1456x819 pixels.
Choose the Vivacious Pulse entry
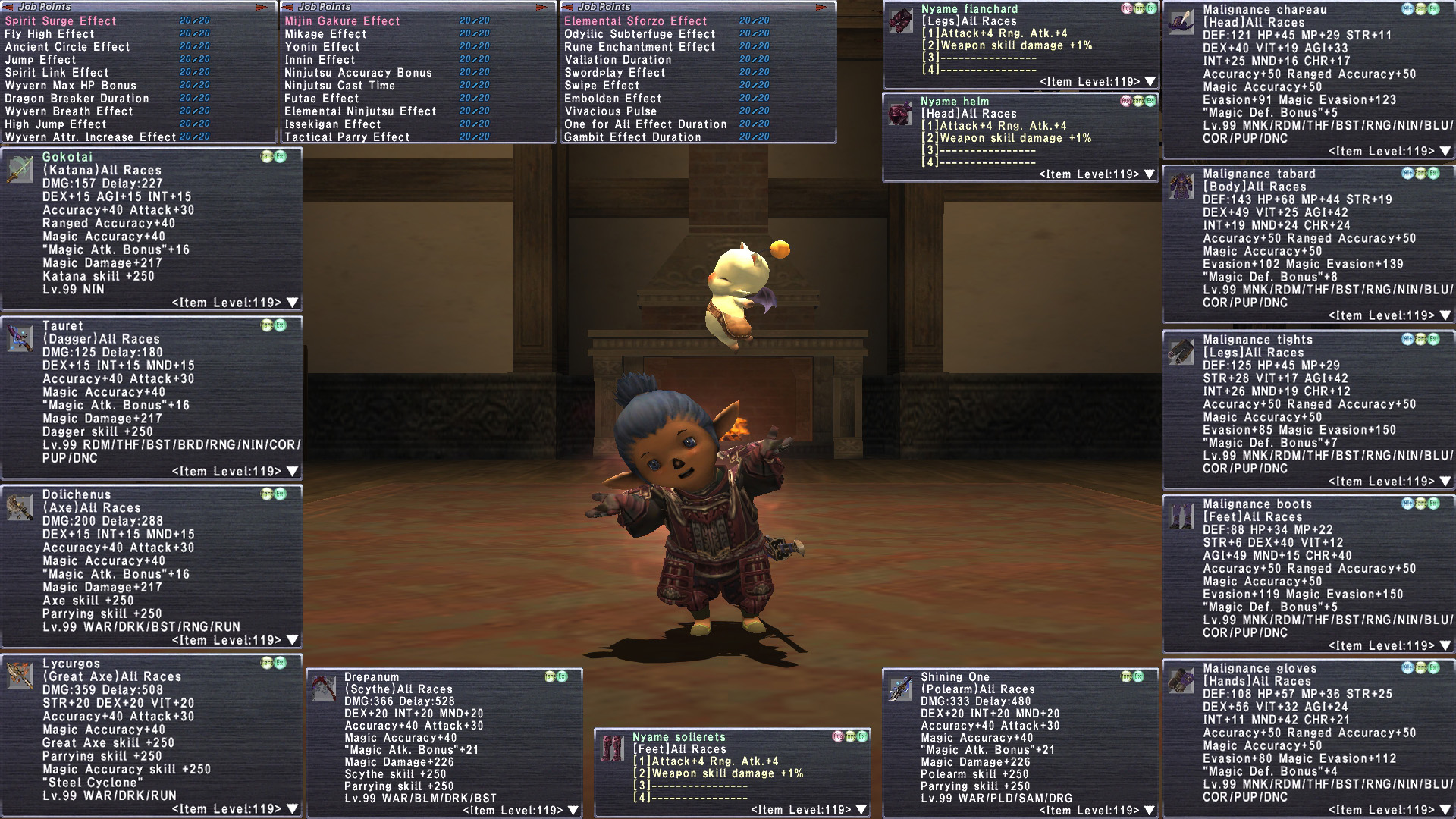click(611, 111)
